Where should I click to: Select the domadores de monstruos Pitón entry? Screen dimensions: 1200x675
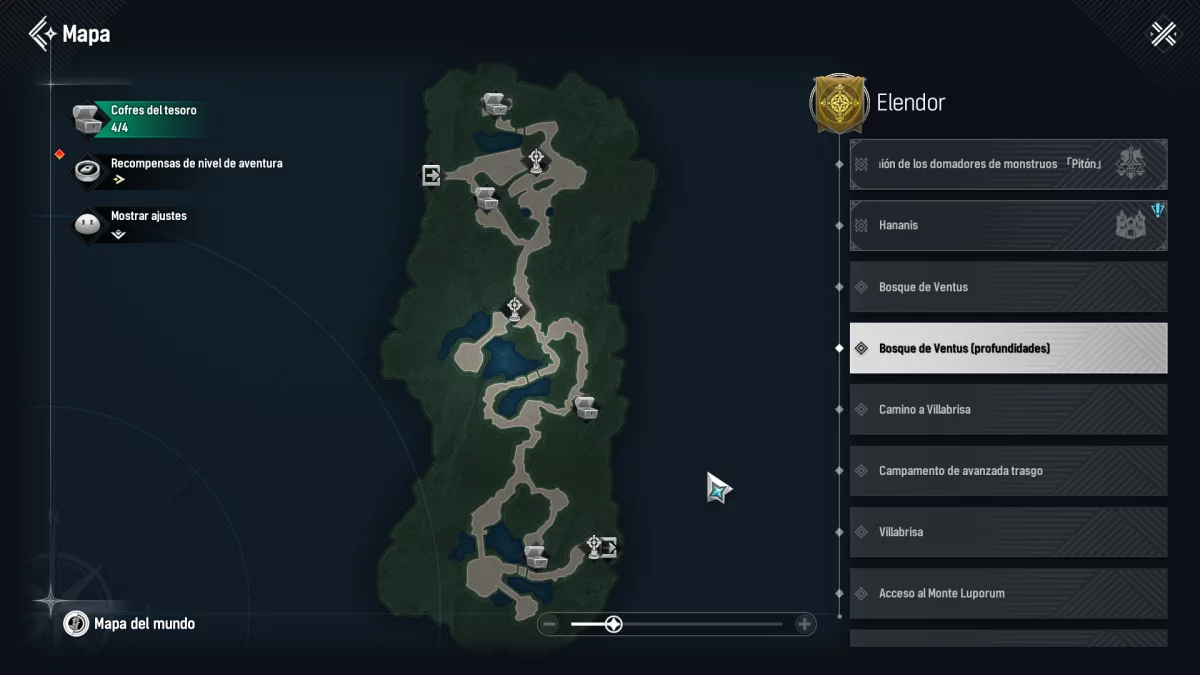pyautogui.click(x=1008, y=164)
